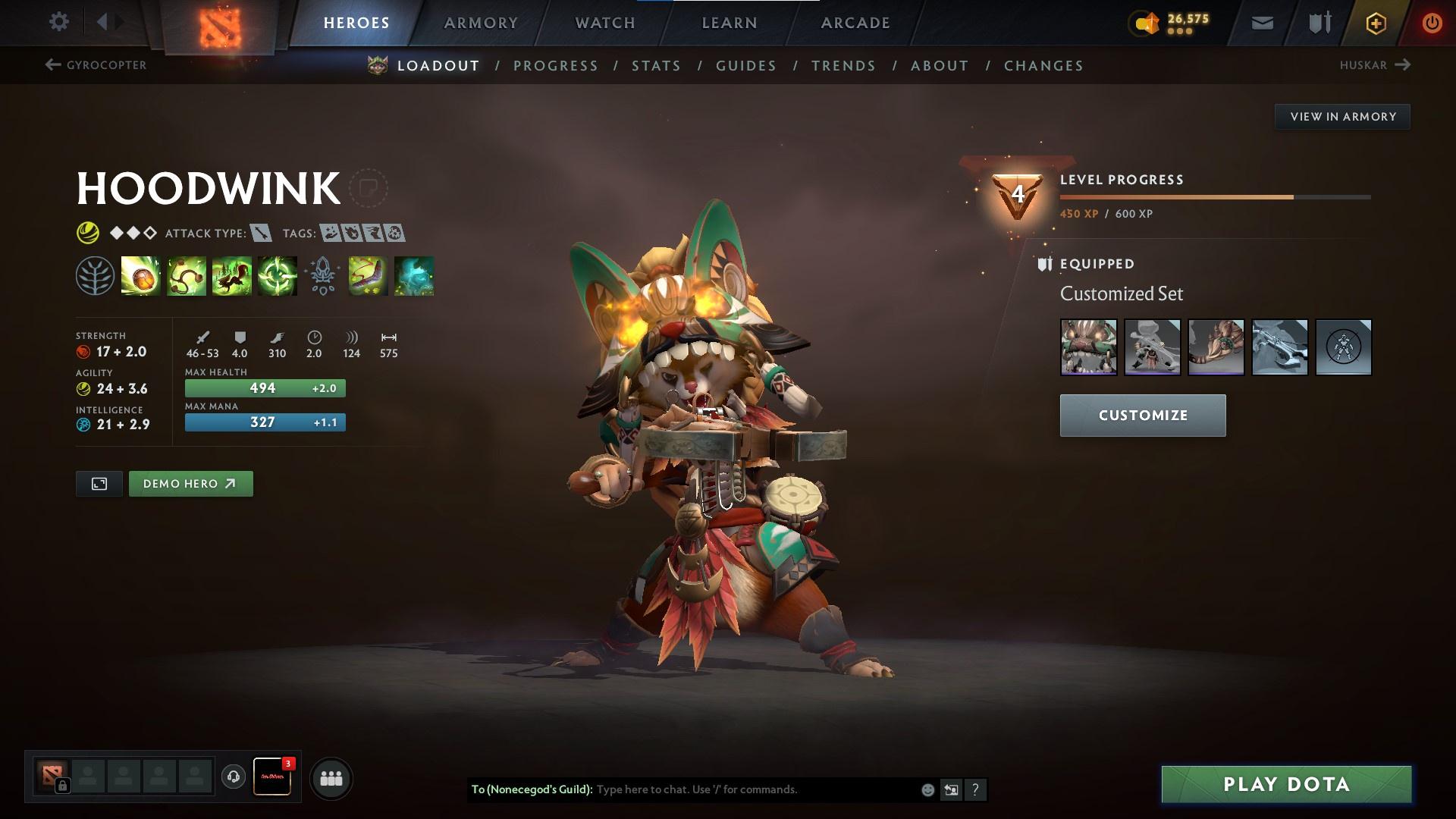Expand the settings gear menu

point(59,21)
